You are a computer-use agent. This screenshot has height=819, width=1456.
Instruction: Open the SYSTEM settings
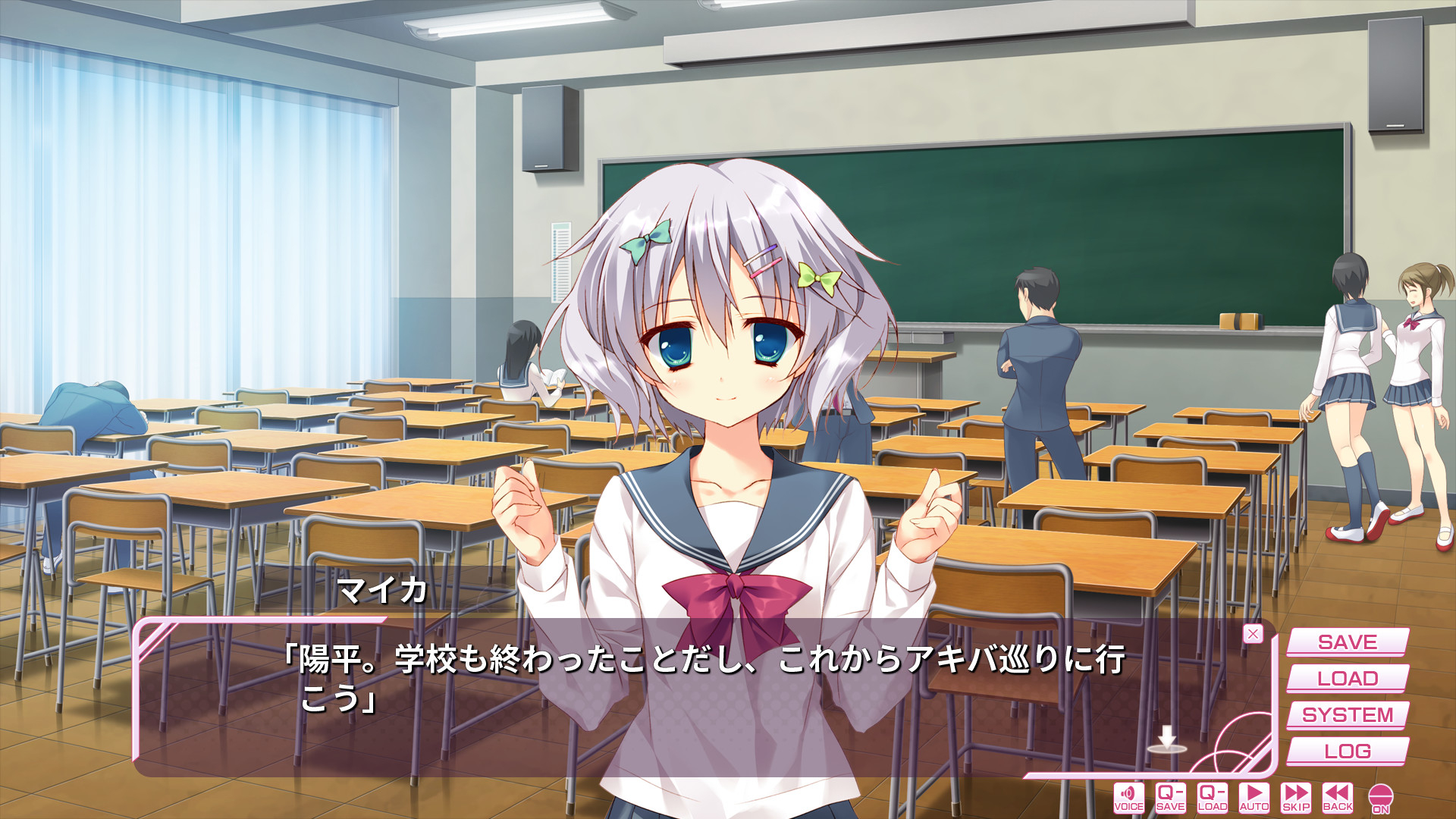point(1347,715)
